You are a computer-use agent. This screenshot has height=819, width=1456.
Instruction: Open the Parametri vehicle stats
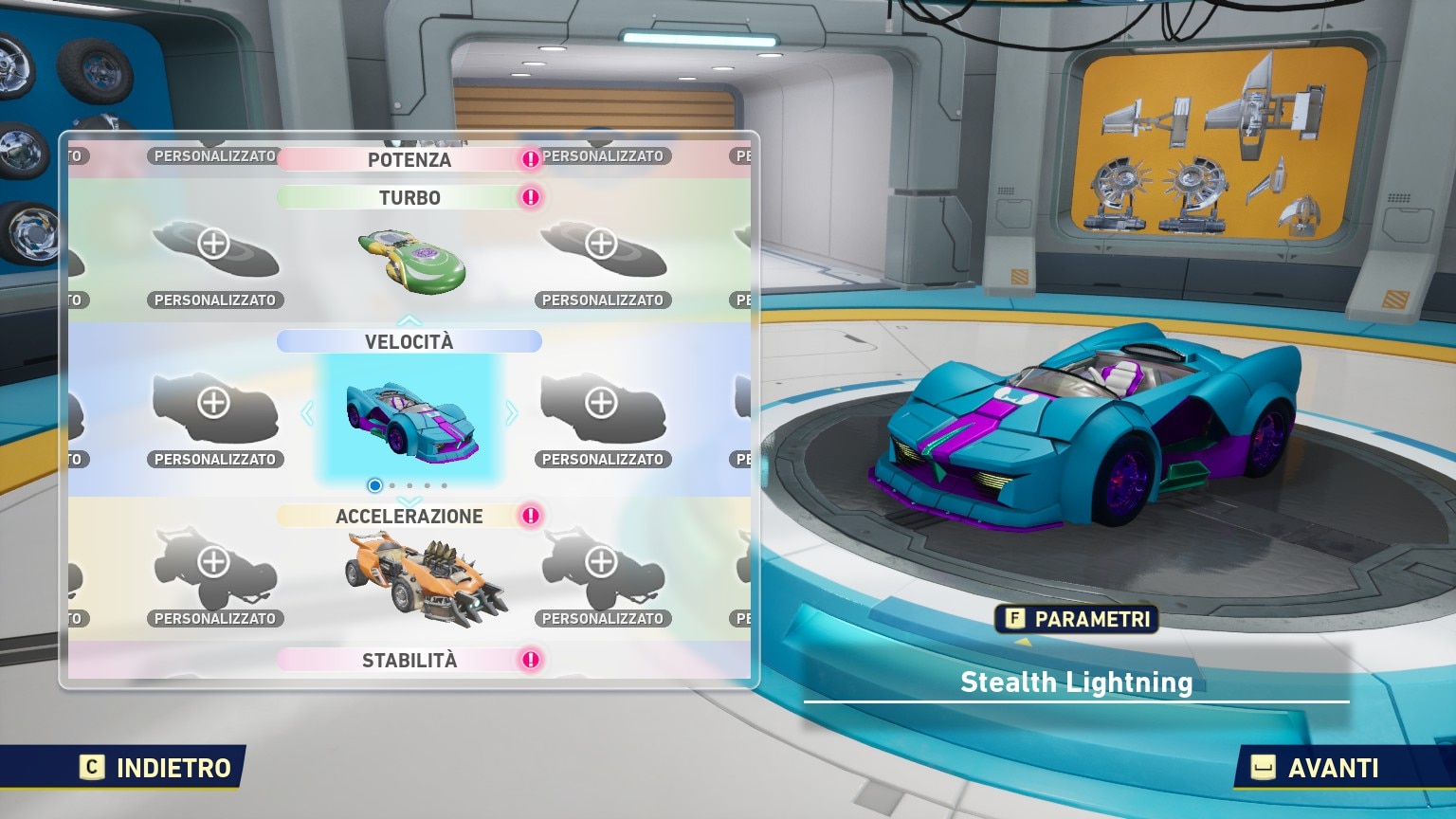(1077, 619)
